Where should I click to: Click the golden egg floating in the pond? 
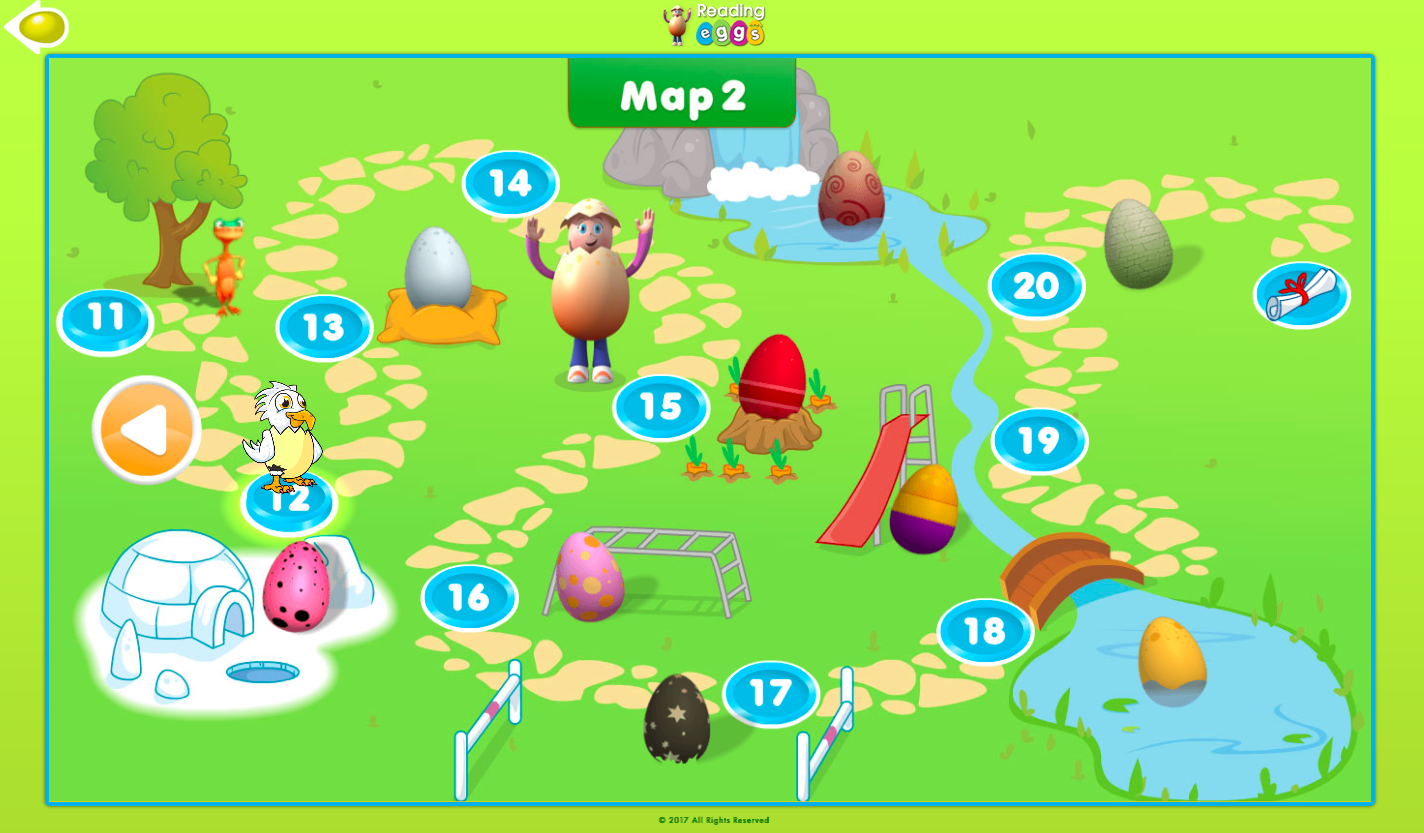click(1173, 660)
